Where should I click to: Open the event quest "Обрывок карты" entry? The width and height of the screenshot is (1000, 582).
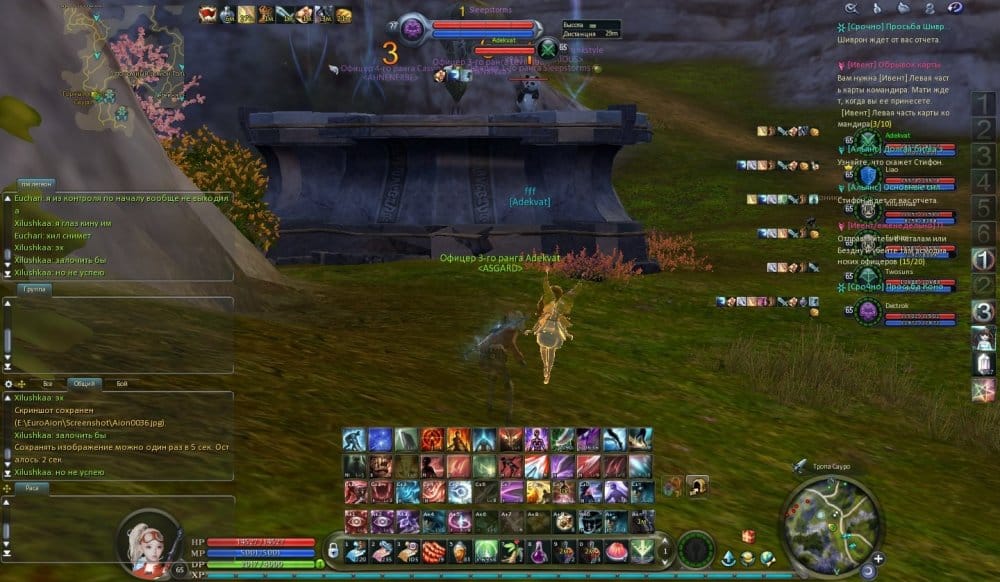pyautogui.click(x=891, y=64)
